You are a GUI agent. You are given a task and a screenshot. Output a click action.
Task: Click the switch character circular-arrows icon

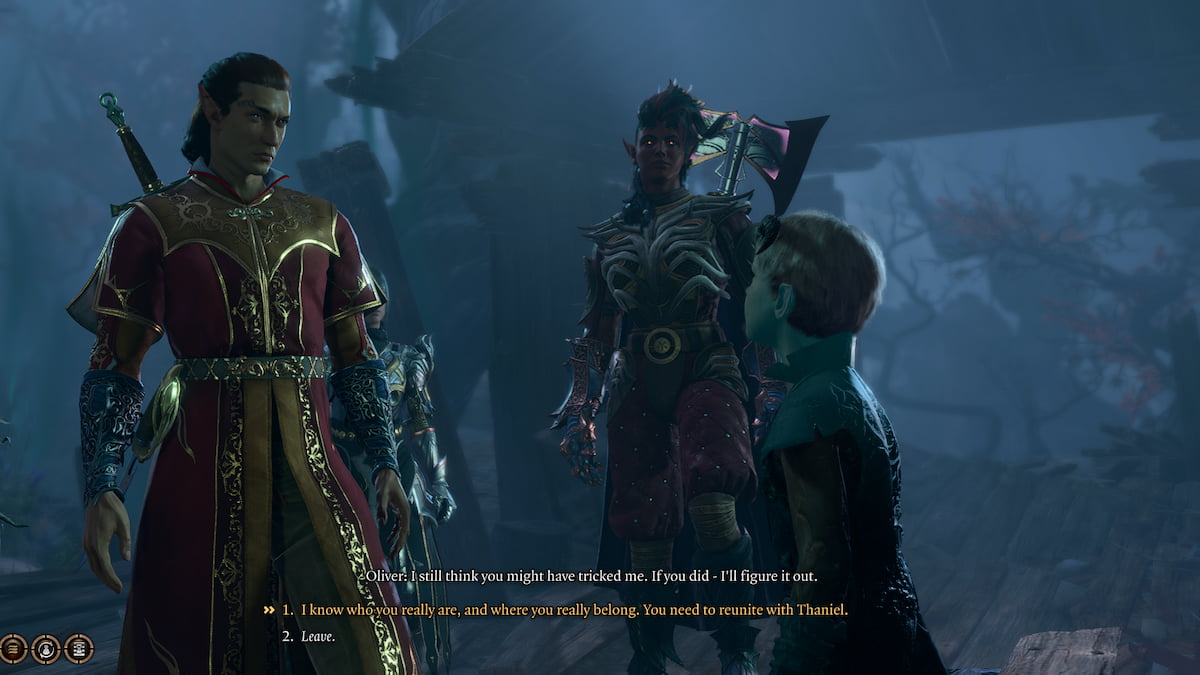point(46,649)
